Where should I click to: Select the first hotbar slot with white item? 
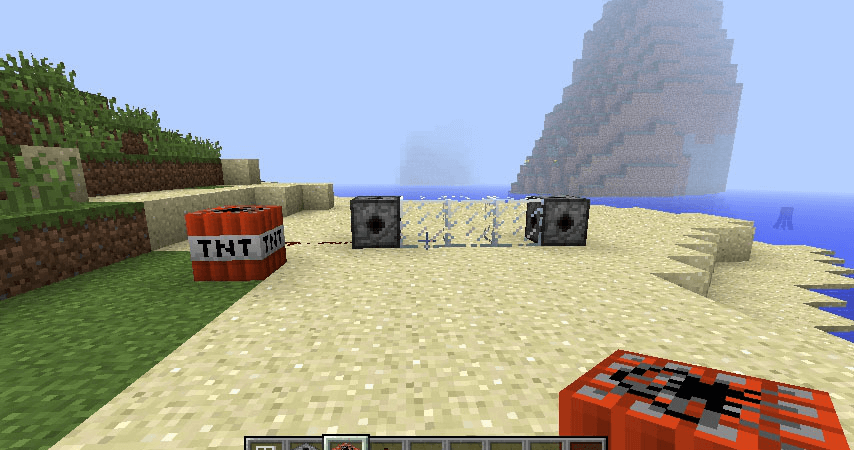(x=264, y=445)
